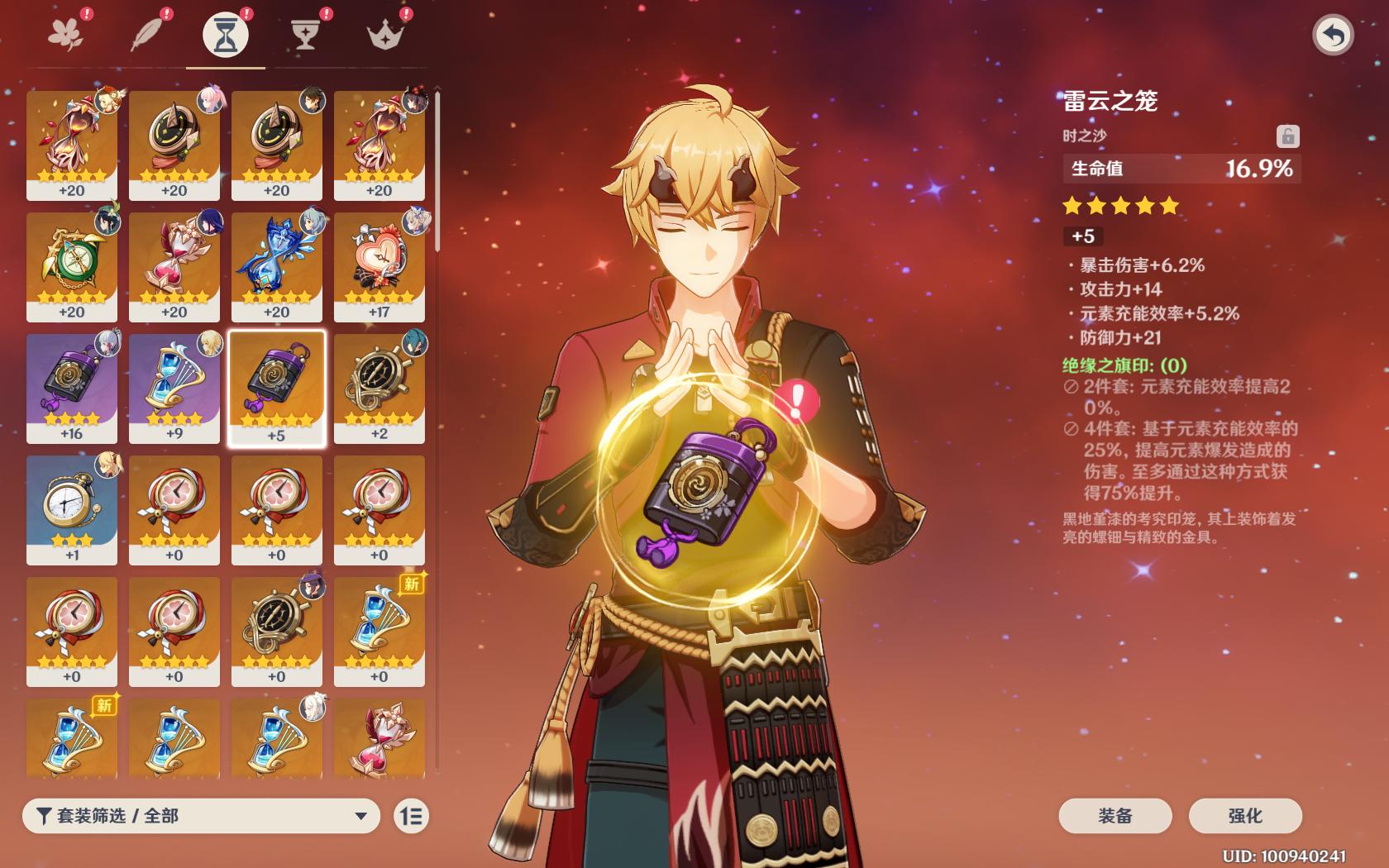Choose the blue hourglass artifact +20
Screen dimensions: 1389x868
click(277, 266)
